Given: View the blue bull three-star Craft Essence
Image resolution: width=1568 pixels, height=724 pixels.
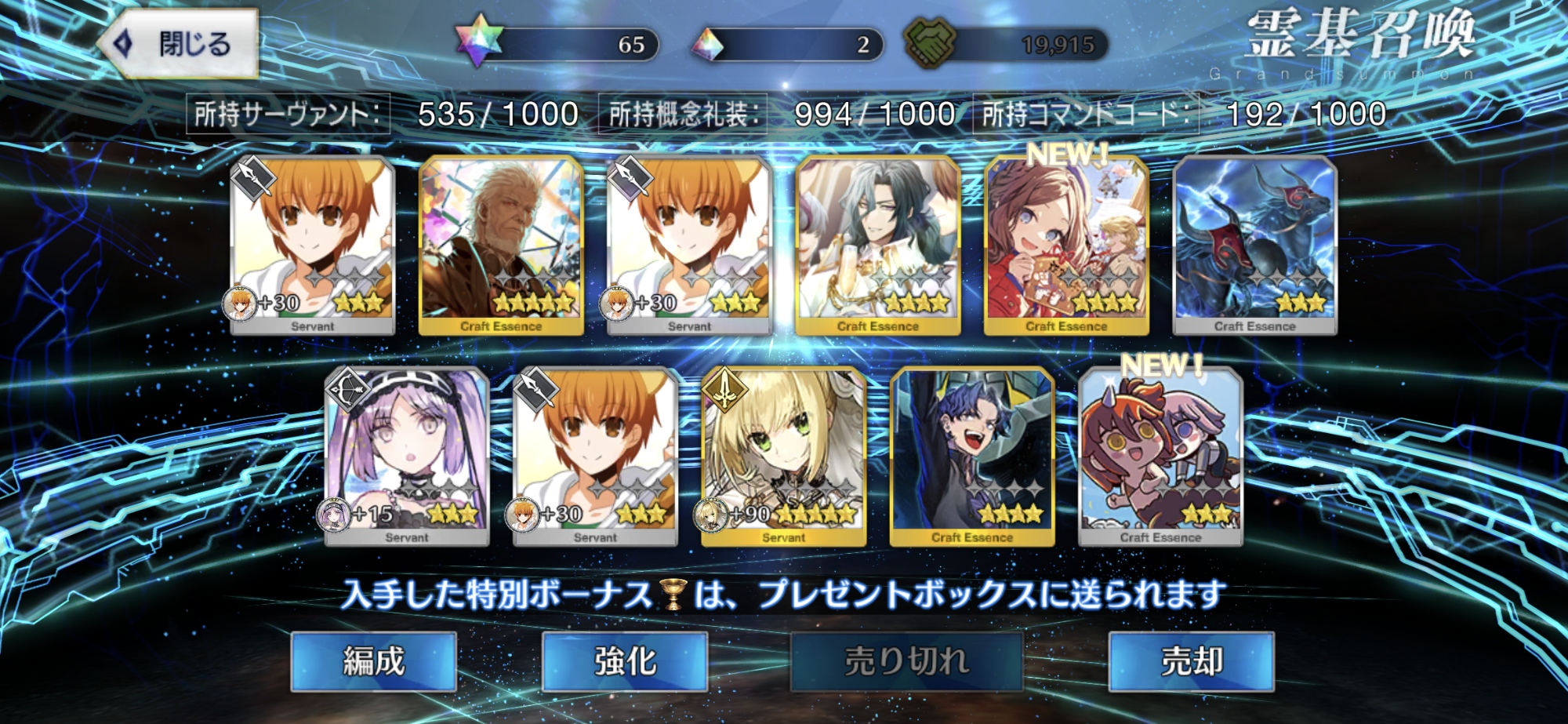Looking at the screenshot, I should point(1254,245).
